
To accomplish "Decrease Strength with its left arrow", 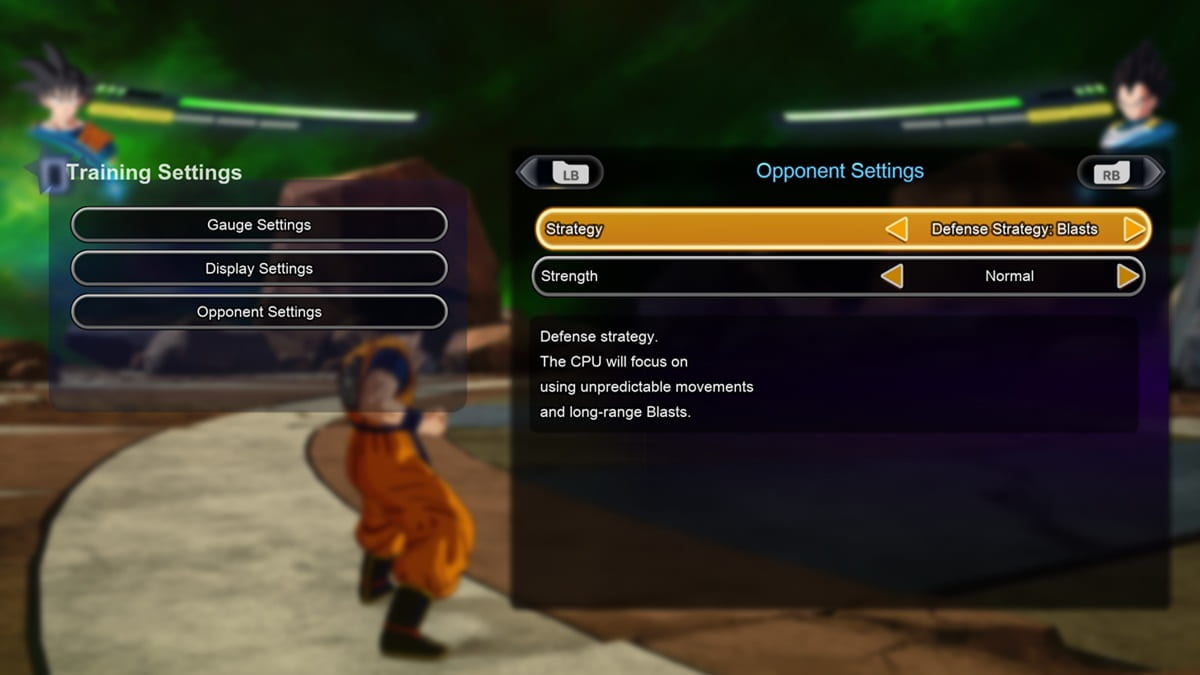I will click(891, 276).
